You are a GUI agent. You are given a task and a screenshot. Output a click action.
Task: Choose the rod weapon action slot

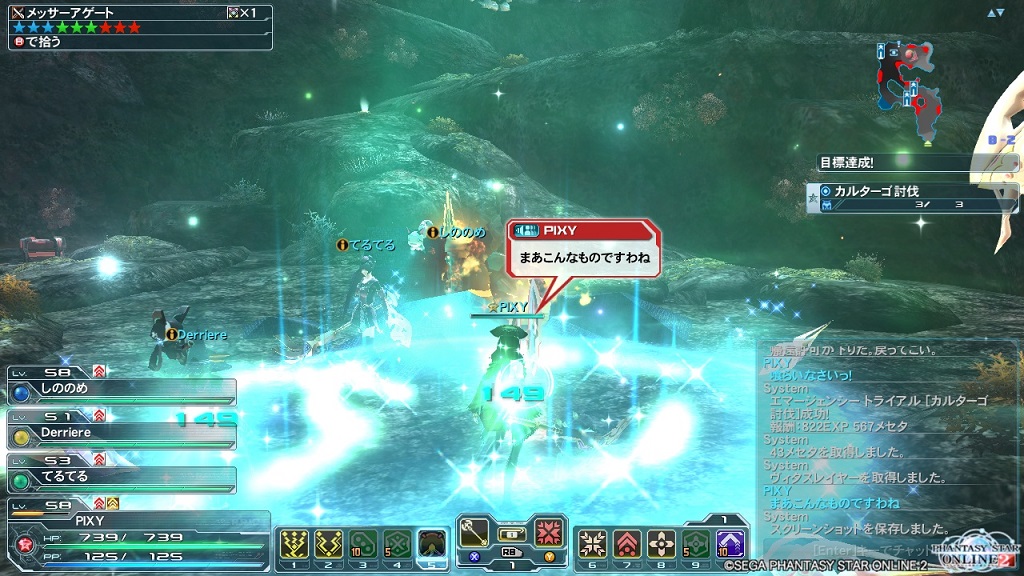(x=475, y=531)
